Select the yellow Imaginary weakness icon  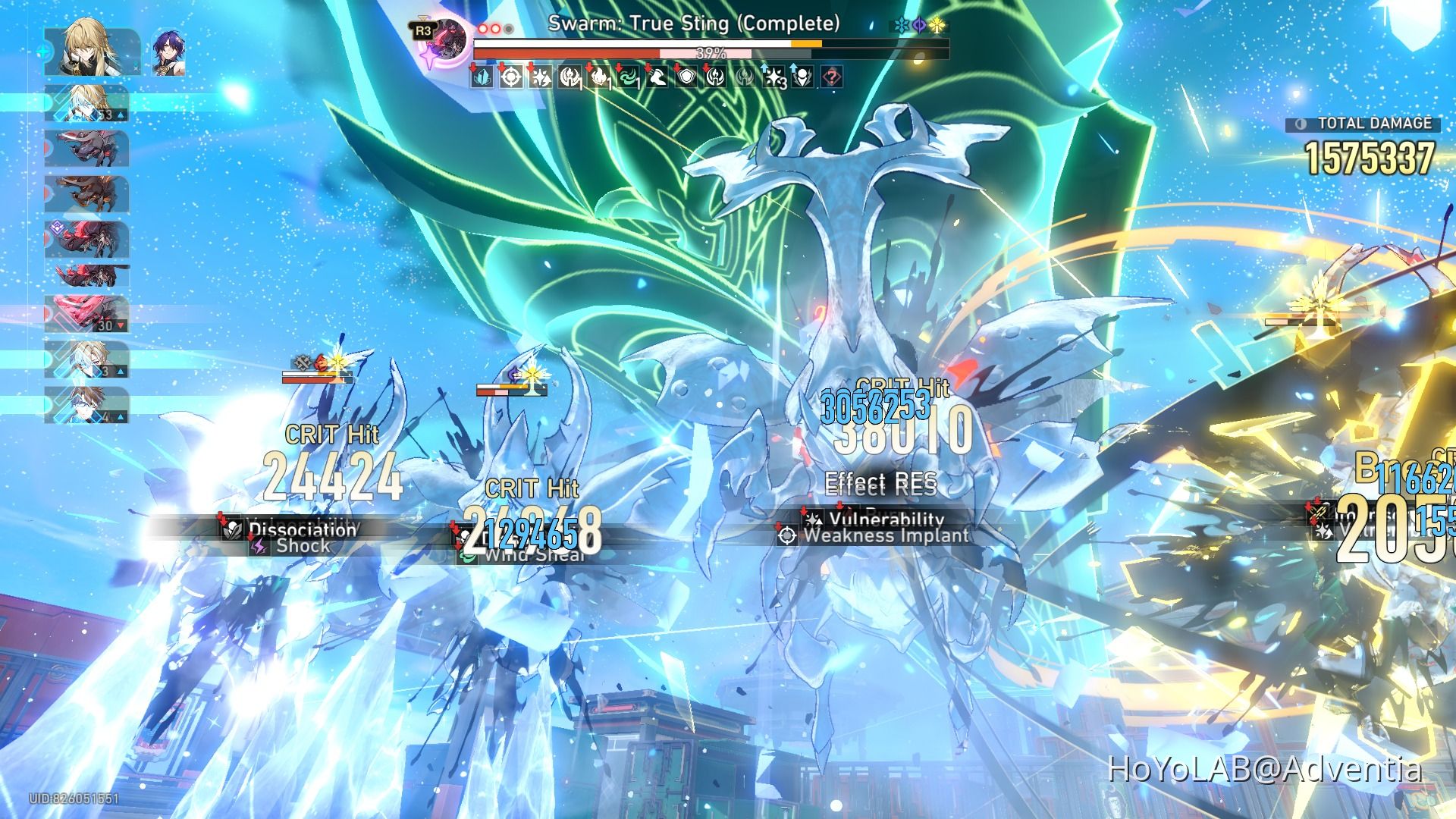click(x=937, y=25)
